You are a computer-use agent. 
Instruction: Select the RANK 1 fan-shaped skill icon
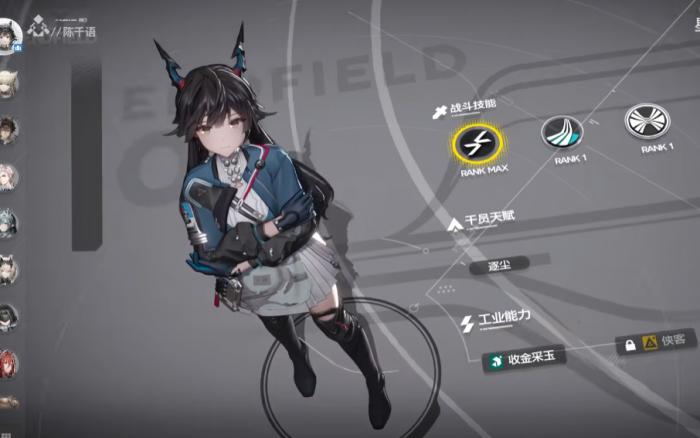647,121
